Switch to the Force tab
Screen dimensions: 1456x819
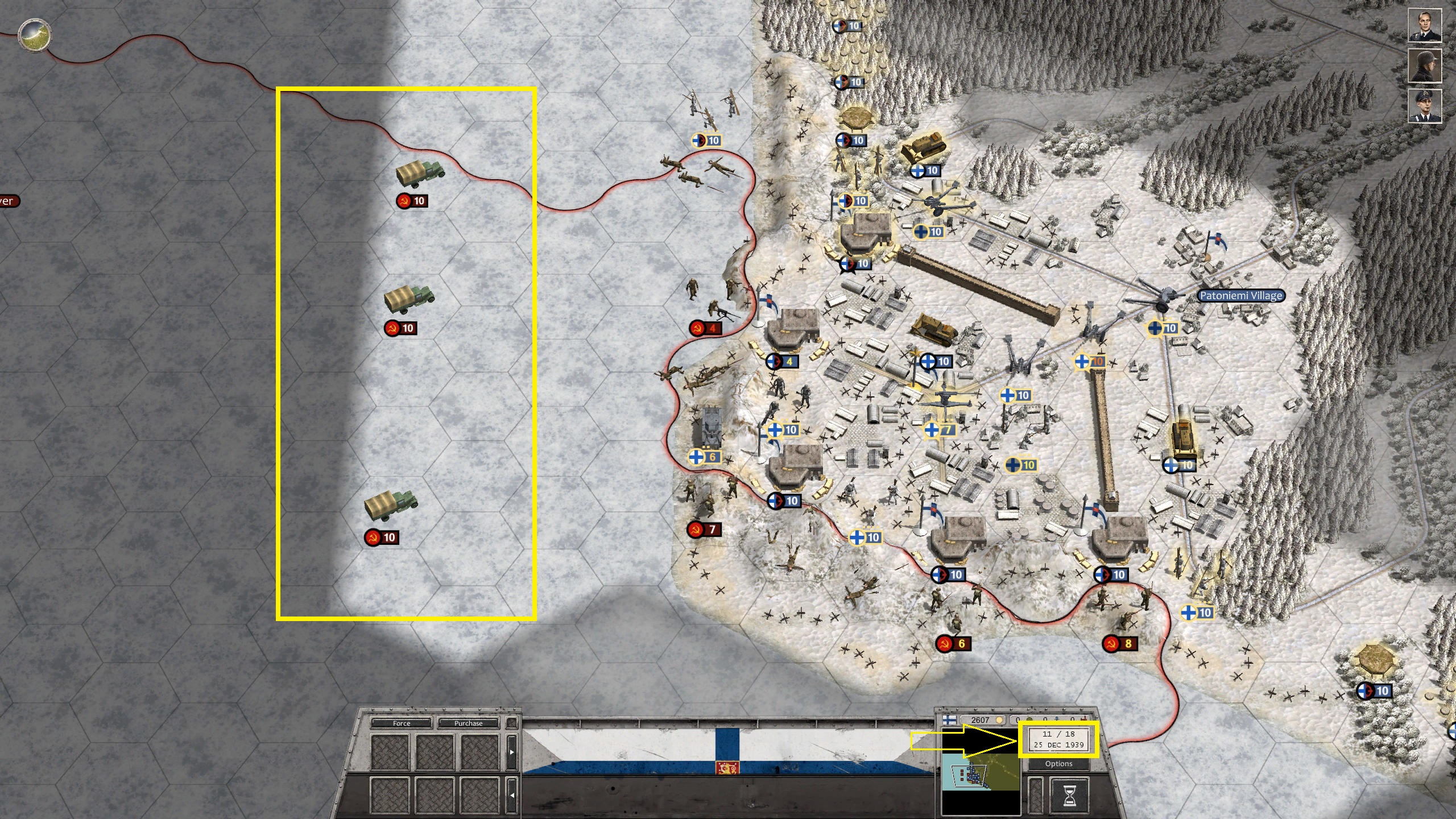[x=402, y=723]
